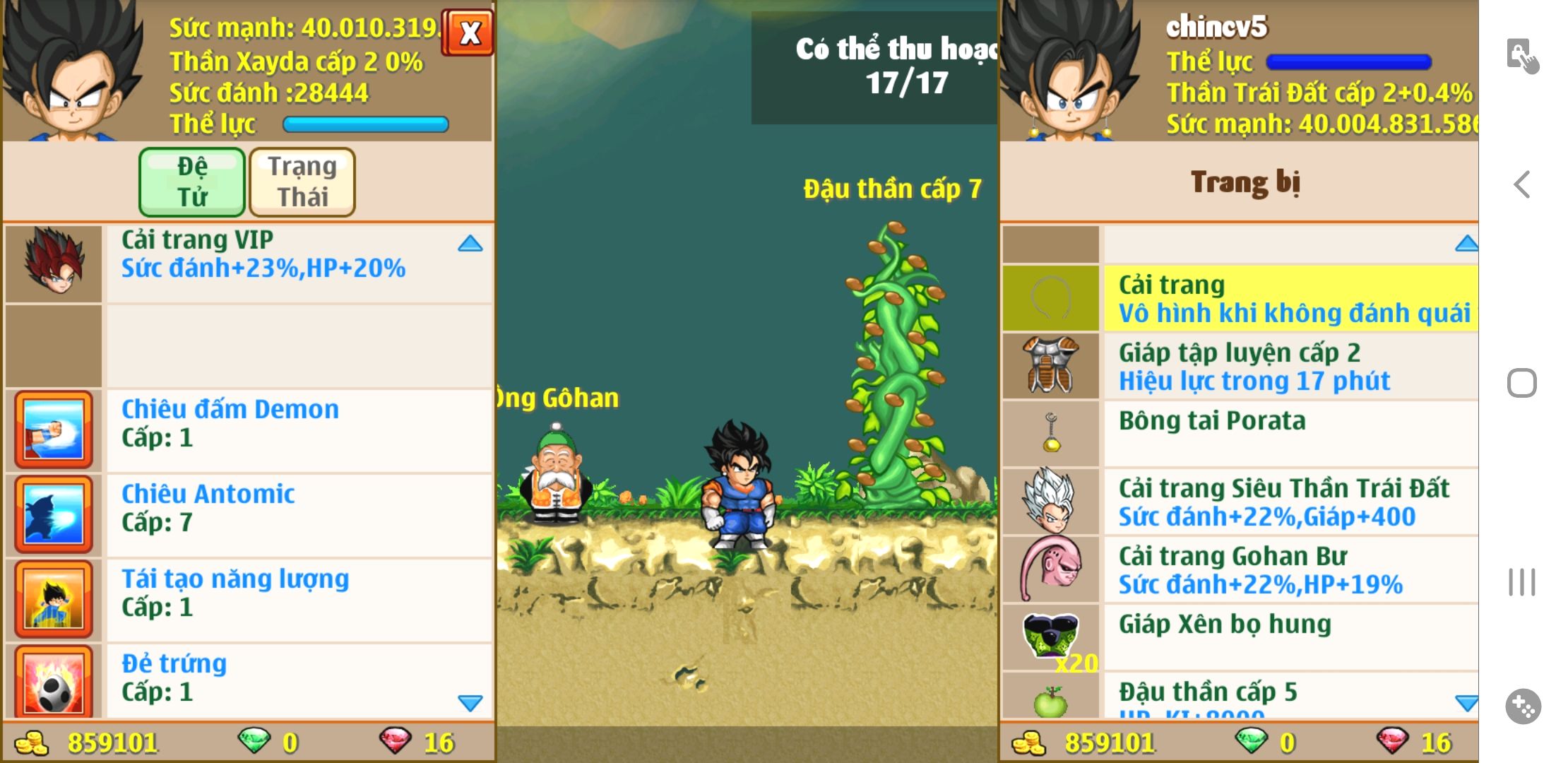Click the down arrow in the equipment list
Image resolution: width=1568 pixels, height=763 pixels.
coord(1466,703)
